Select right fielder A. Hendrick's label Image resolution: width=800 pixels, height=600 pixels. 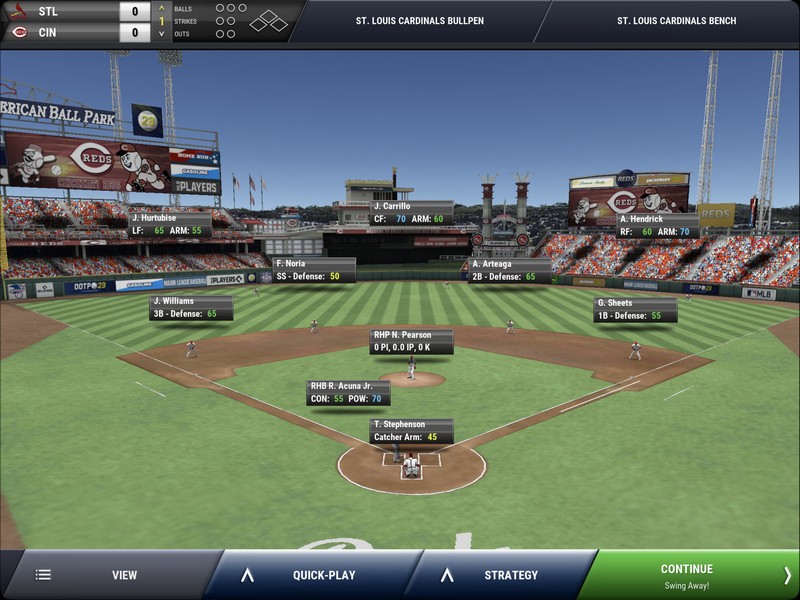point(657,225)
